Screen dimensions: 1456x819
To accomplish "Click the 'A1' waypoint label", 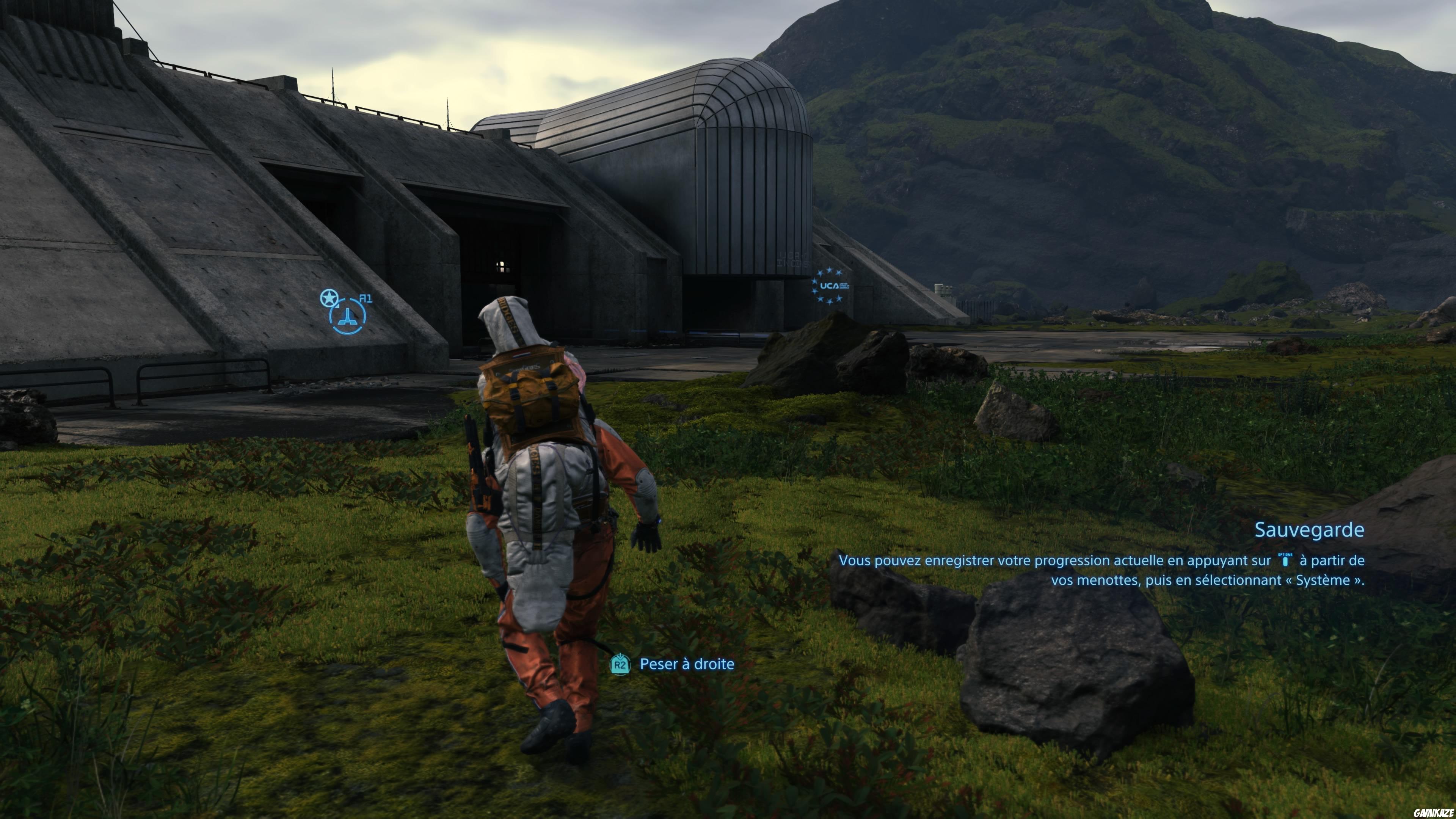I will pos(366,298).
